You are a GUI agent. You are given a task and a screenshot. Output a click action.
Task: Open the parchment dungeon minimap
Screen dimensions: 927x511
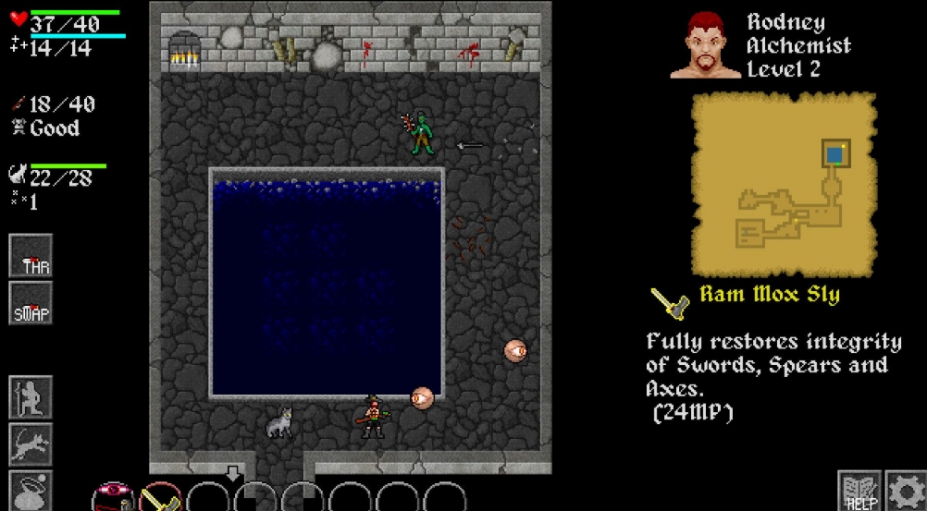[x=784, y=185]
